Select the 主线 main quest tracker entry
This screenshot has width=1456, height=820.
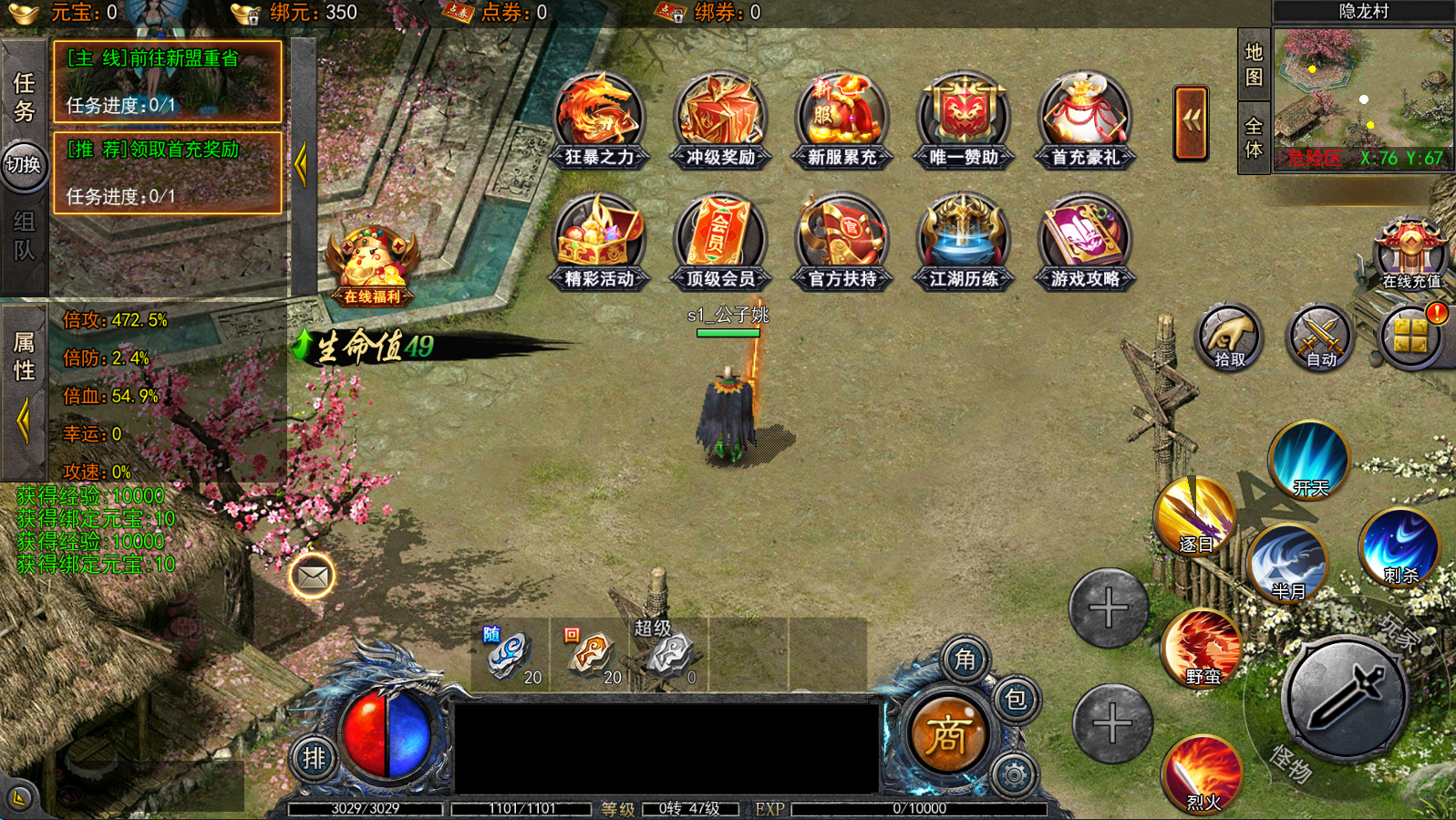click(168, 81)
